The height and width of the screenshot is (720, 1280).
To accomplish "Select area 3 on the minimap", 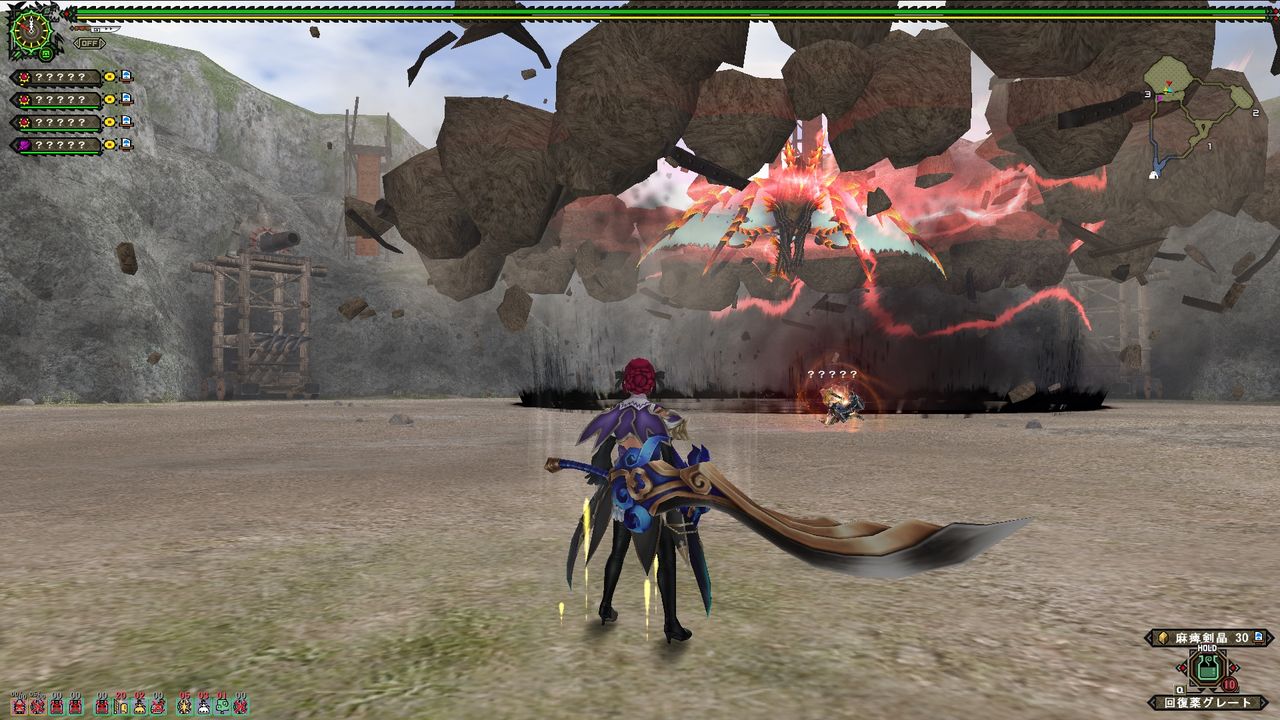I will click(x=1148, y=94).
